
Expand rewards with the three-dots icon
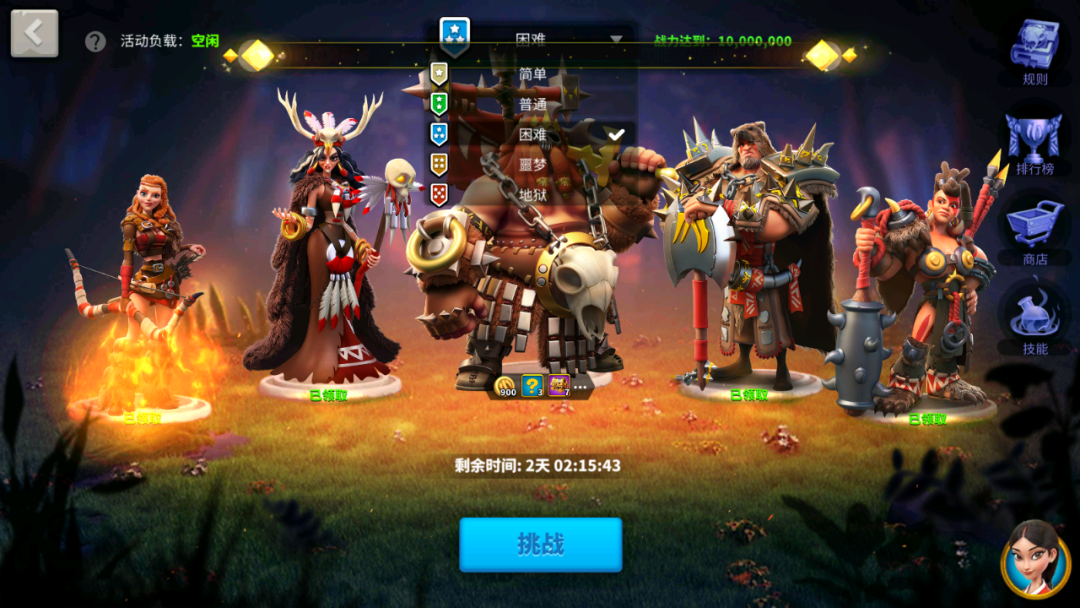580,386
